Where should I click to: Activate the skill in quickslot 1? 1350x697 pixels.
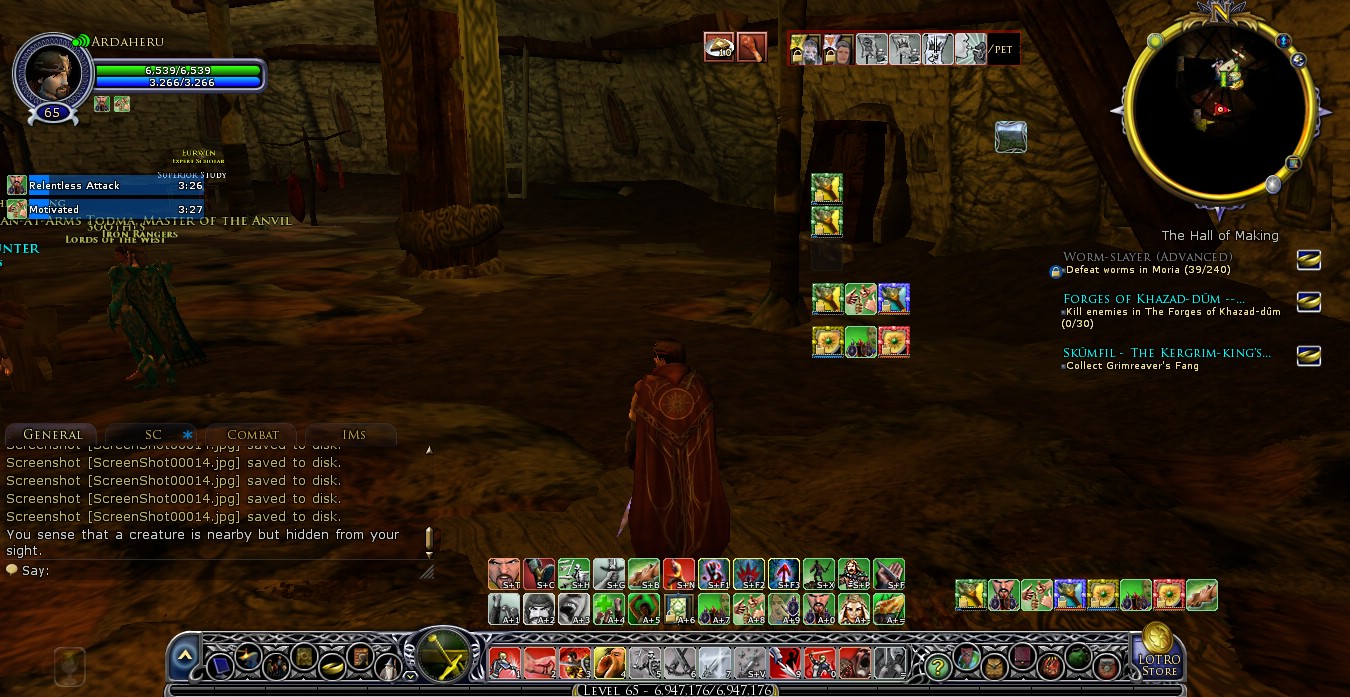click(504, 662)
